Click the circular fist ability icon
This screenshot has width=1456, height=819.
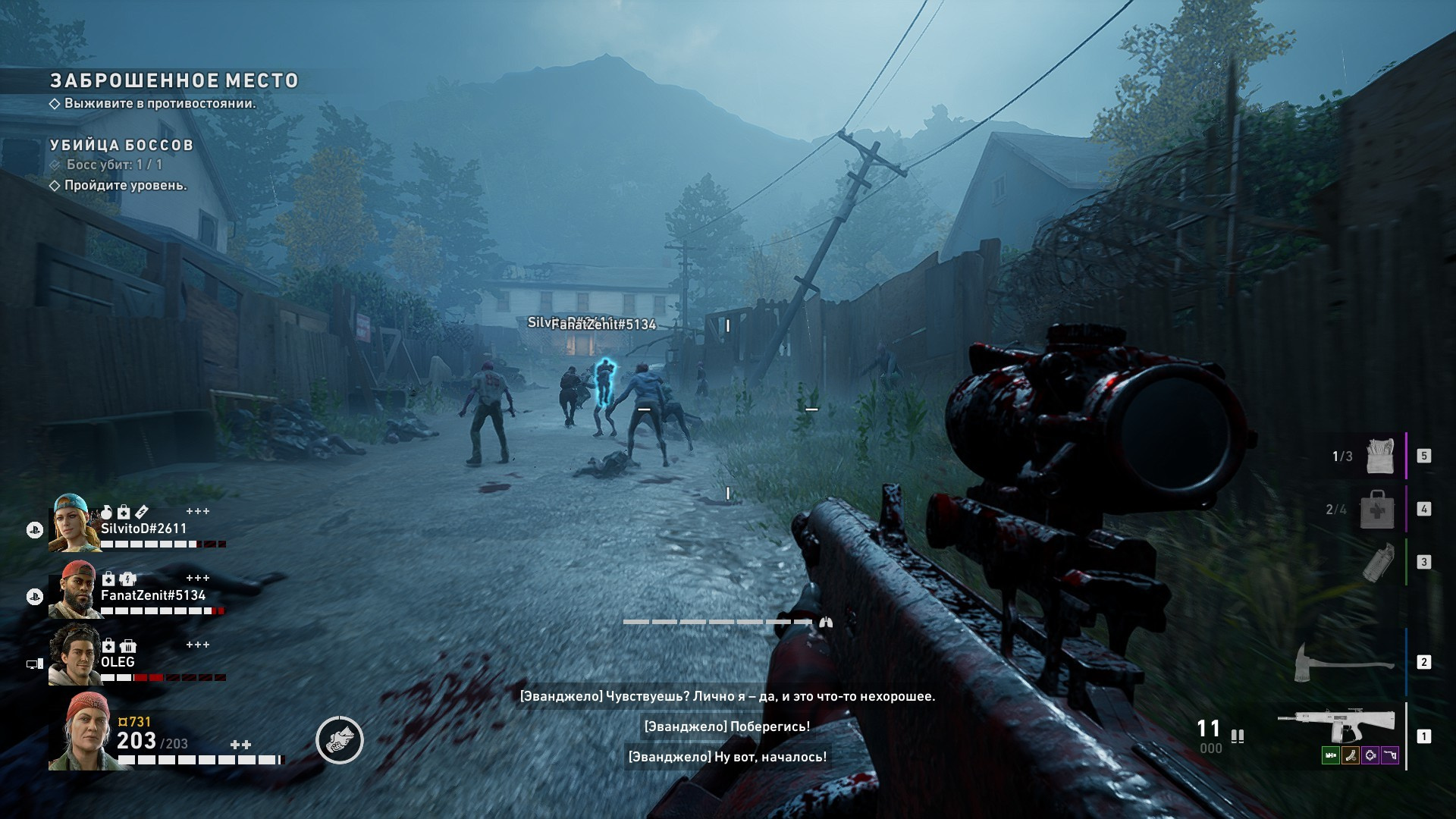pos(340,740)
